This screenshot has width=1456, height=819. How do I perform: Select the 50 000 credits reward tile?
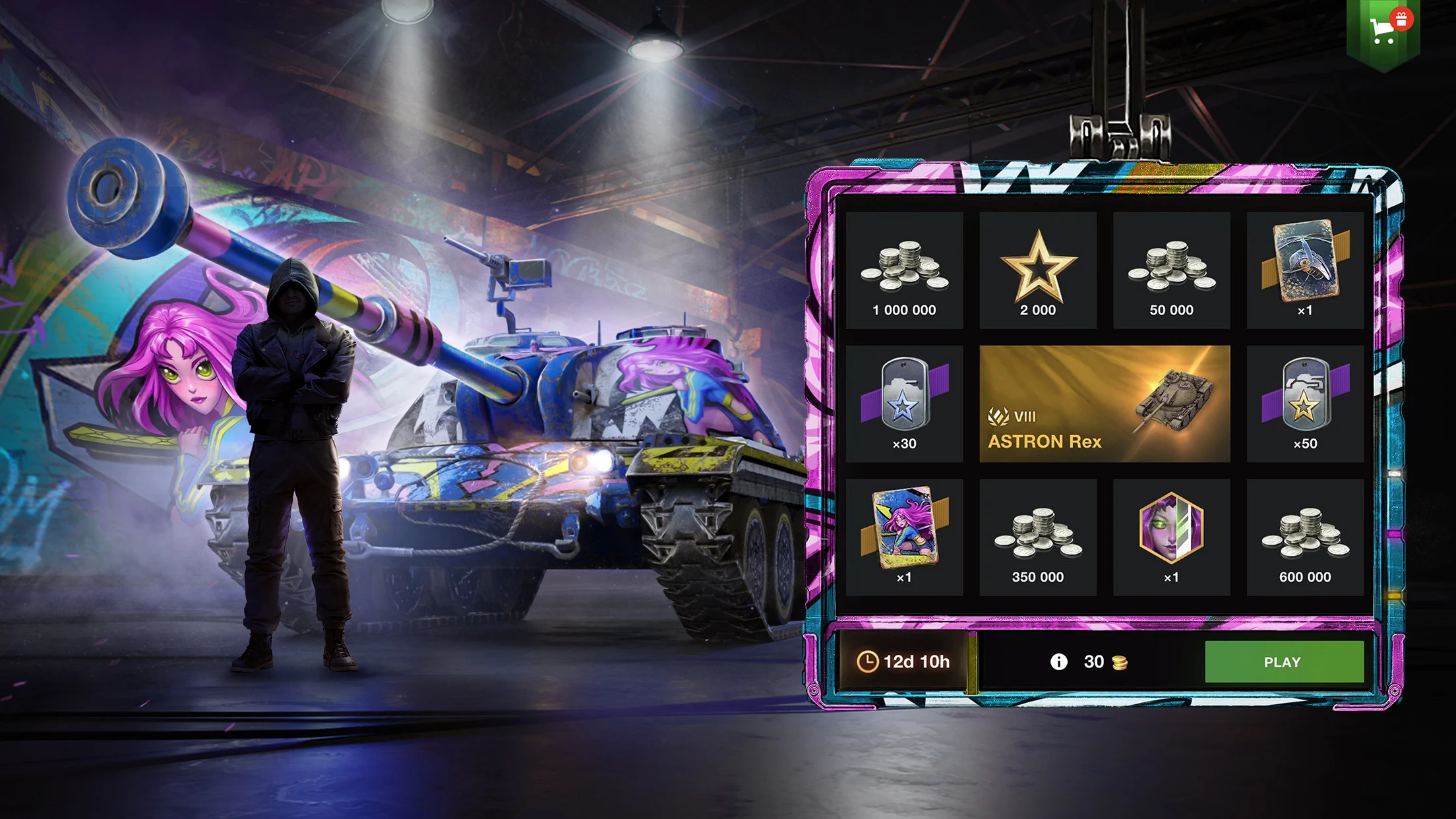1171,270
